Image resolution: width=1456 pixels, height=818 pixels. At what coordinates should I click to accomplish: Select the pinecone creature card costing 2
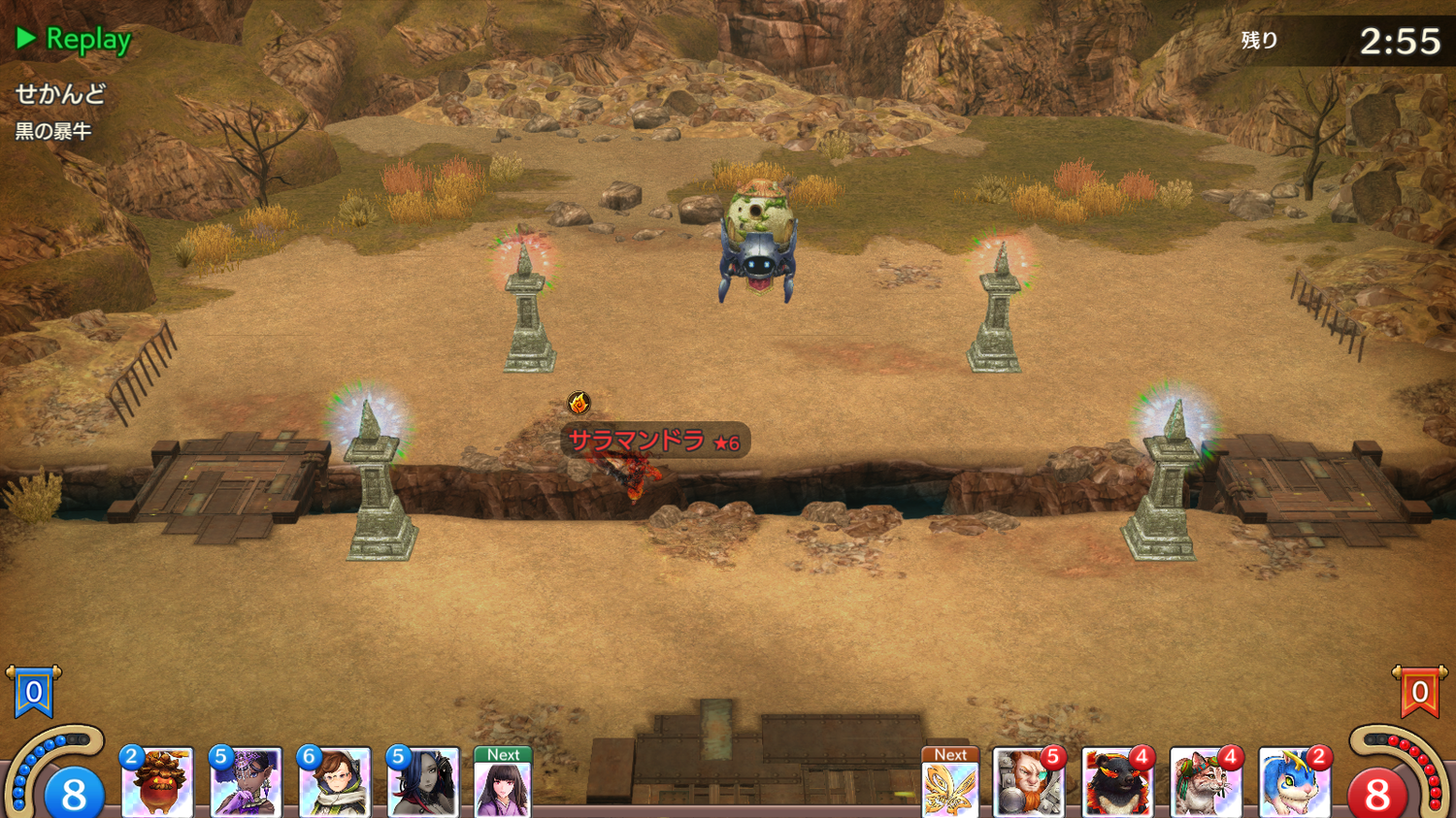tap(157, 782)
